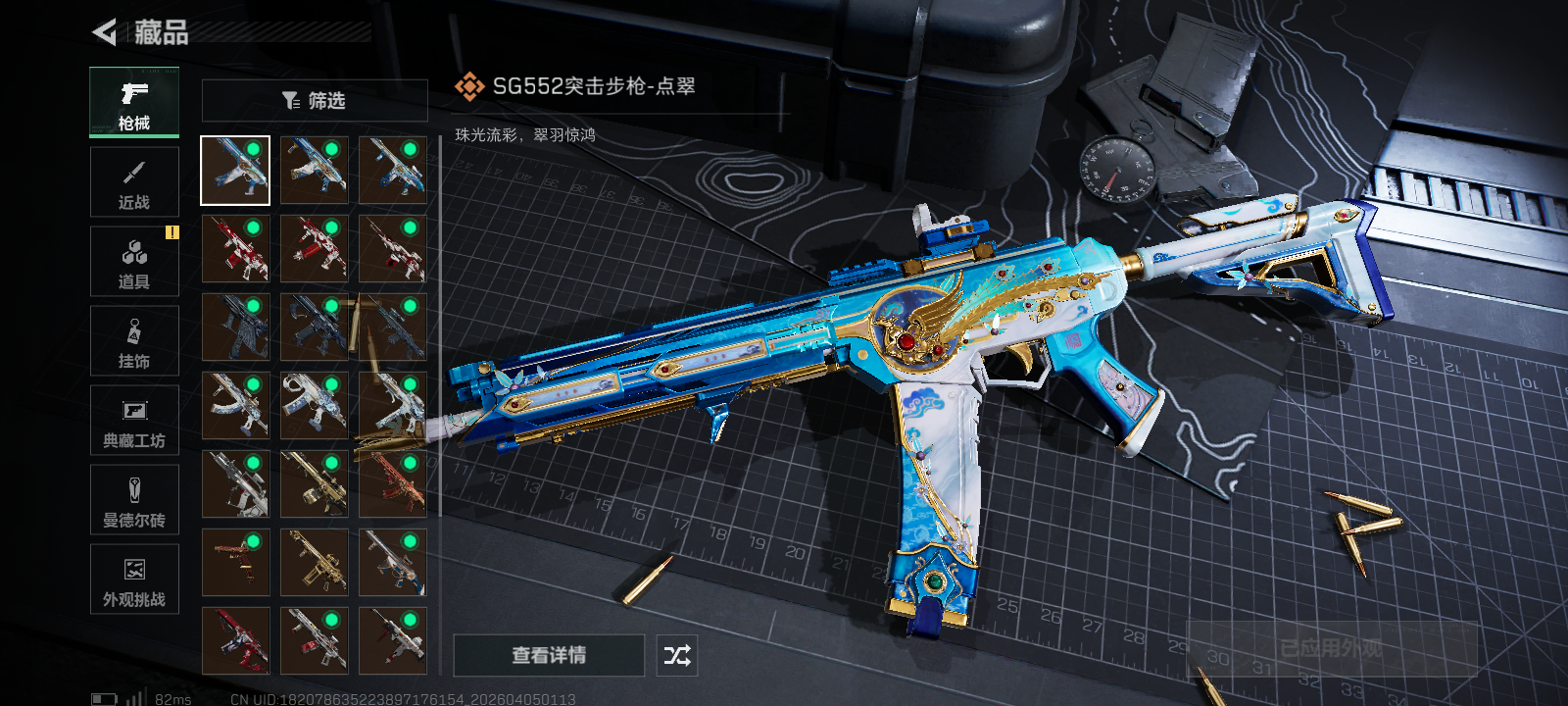Image resolution: width=1568 pixels, height=706 pixels.
Task: Tap the yellow alert badge on 道具
Action: click(174, 231)
